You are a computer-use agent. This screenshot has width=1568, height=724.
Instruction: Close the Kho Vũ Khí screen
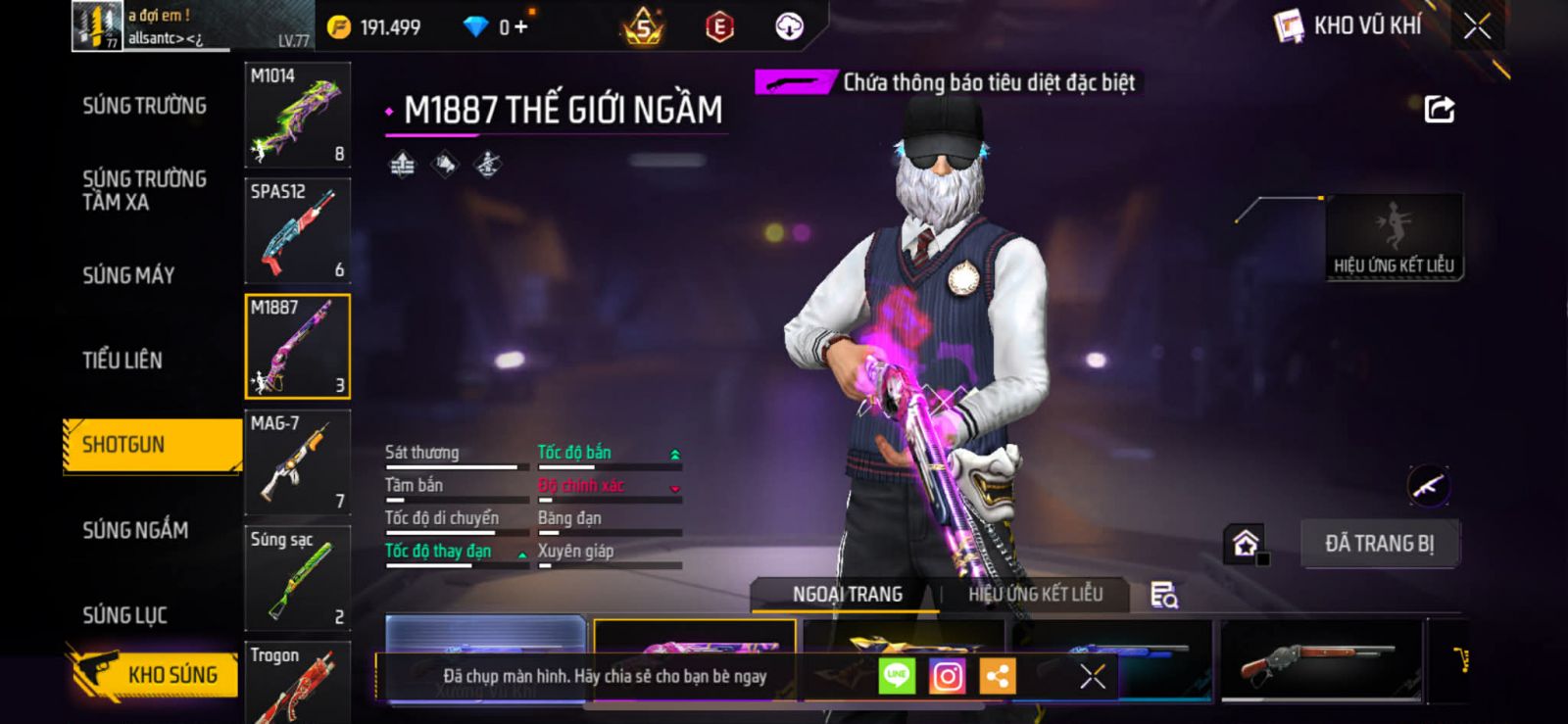tap(1477, 26)
